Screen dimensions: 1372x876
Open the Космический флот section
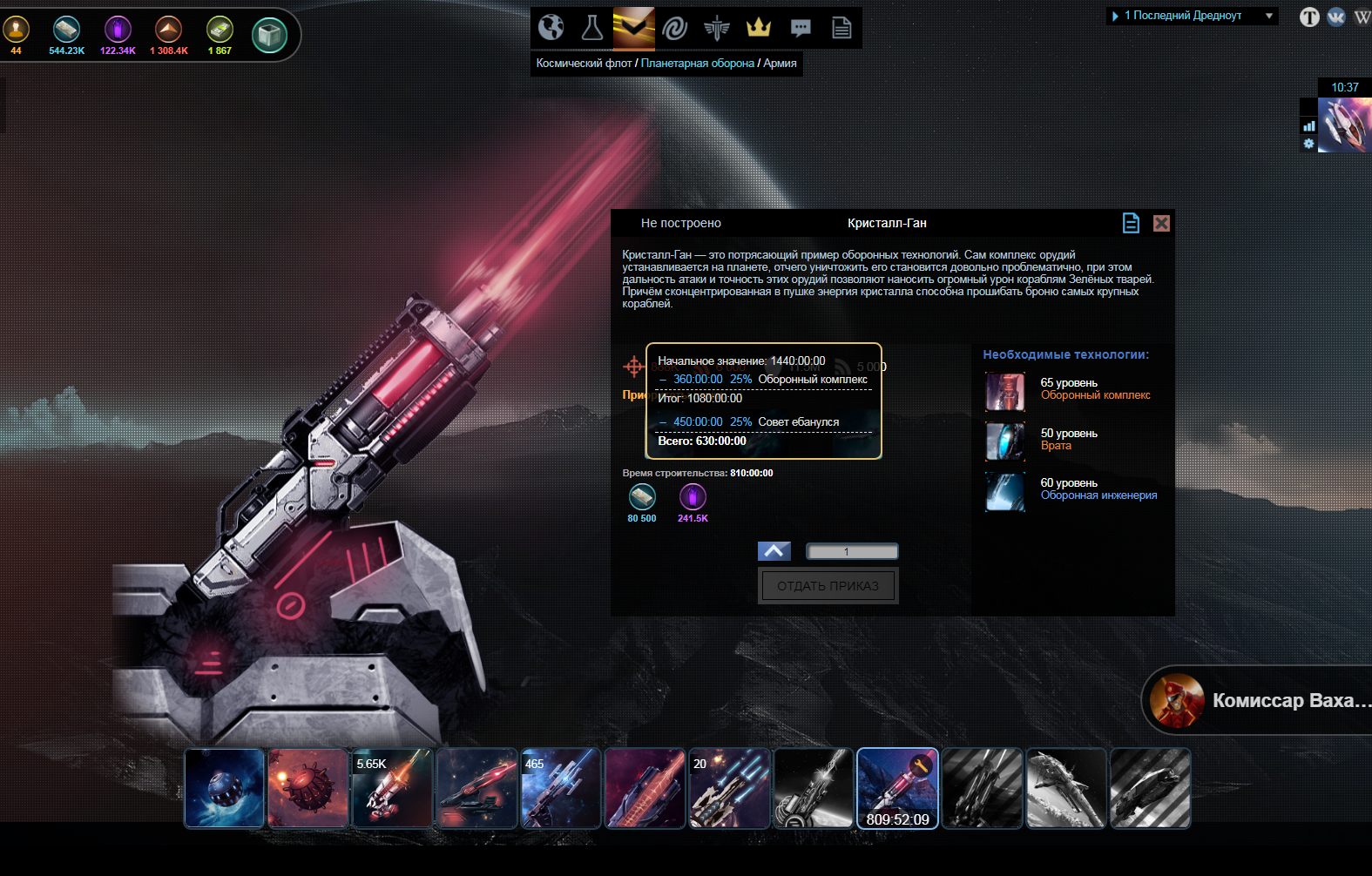[584, 64]
